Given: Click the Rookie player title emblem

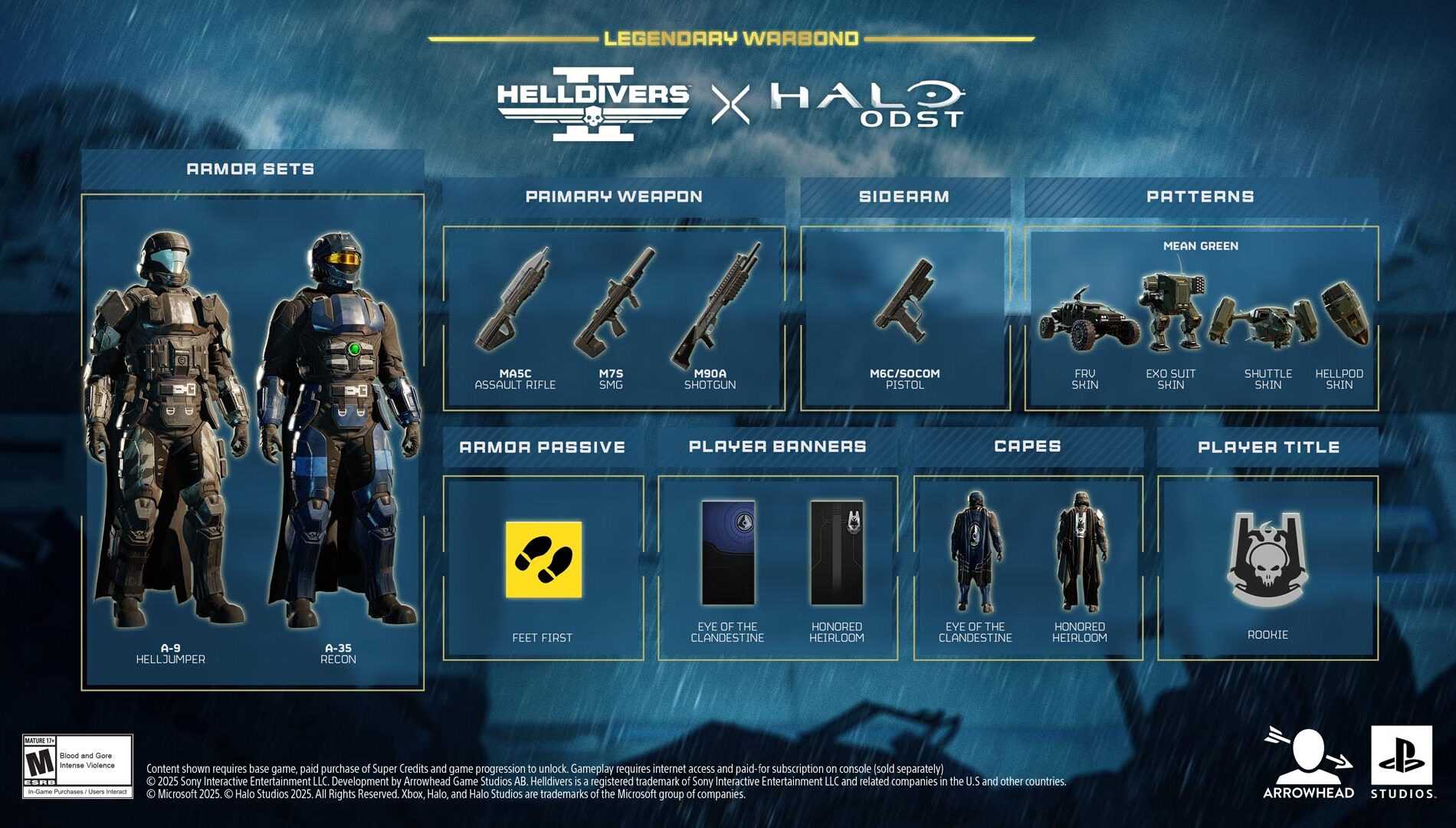Looking at the screenshot, I should pyautogui.click(x=1267, y=560).
